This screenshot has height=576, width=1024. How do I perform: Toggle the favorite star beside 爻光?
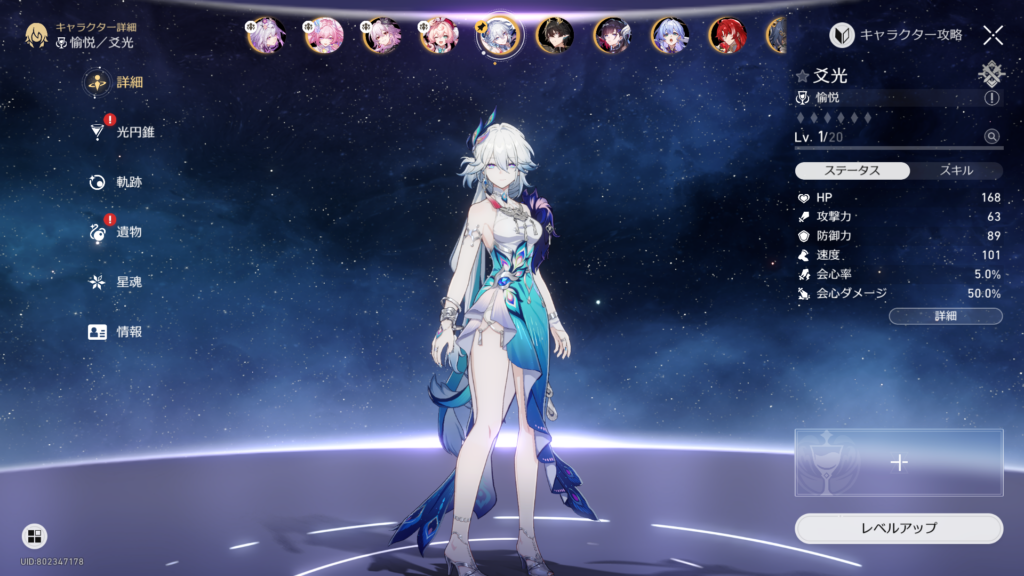(802, 76)
